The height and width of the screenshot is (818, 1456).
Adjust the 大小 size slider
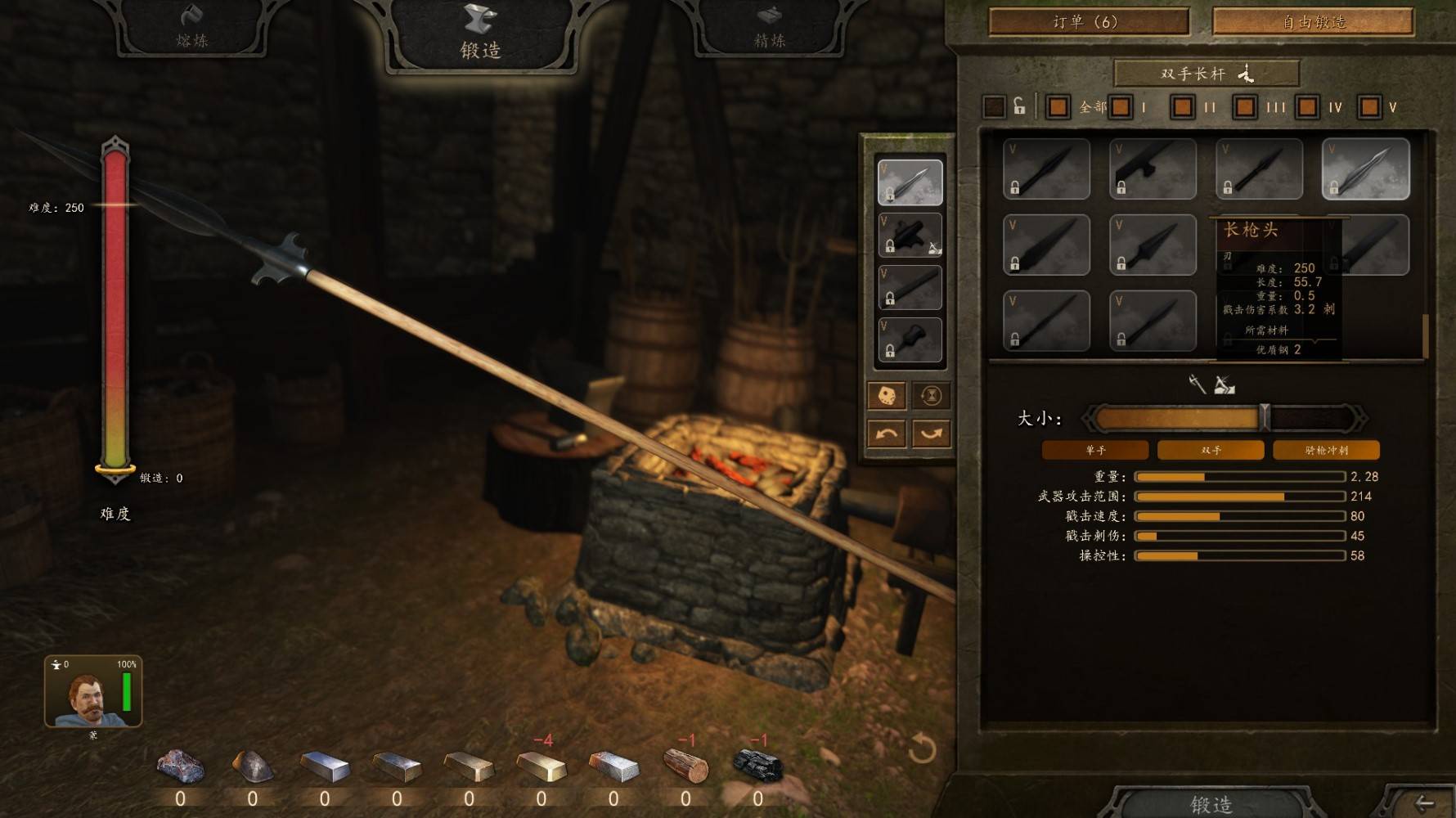pyautogui.click(x=1265, y=418)
